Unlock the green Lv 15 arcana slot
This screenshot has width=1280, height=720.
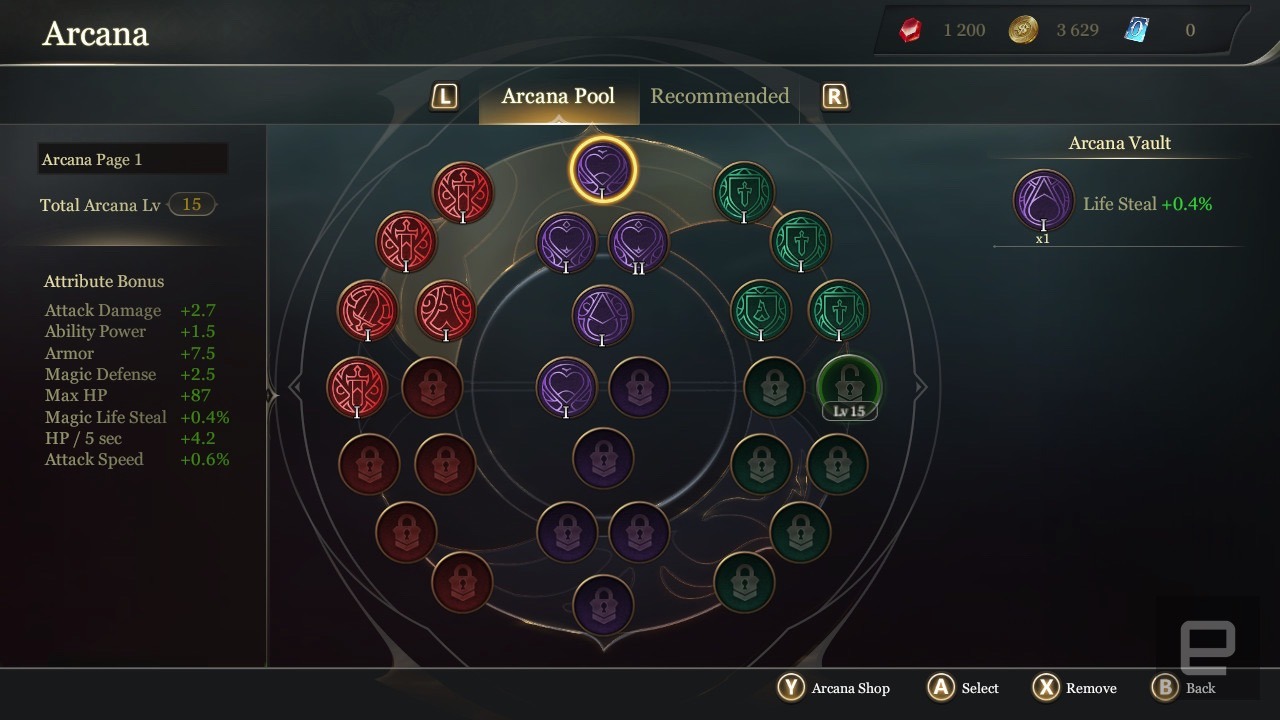pos(849,386)
